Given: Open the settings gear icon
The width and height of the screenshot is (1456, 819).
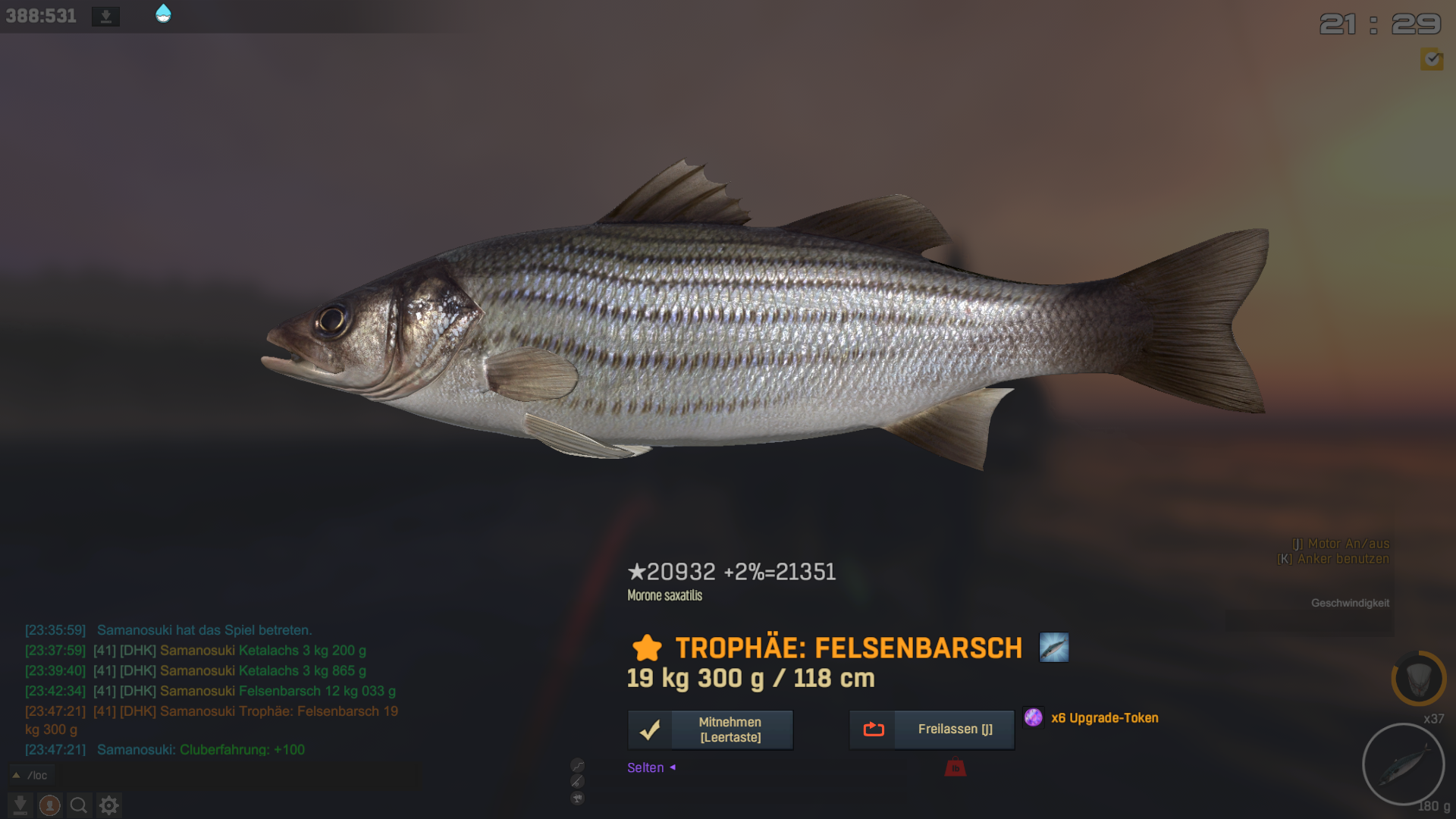Looking at the screenshot, I should (x=109, y=805).
